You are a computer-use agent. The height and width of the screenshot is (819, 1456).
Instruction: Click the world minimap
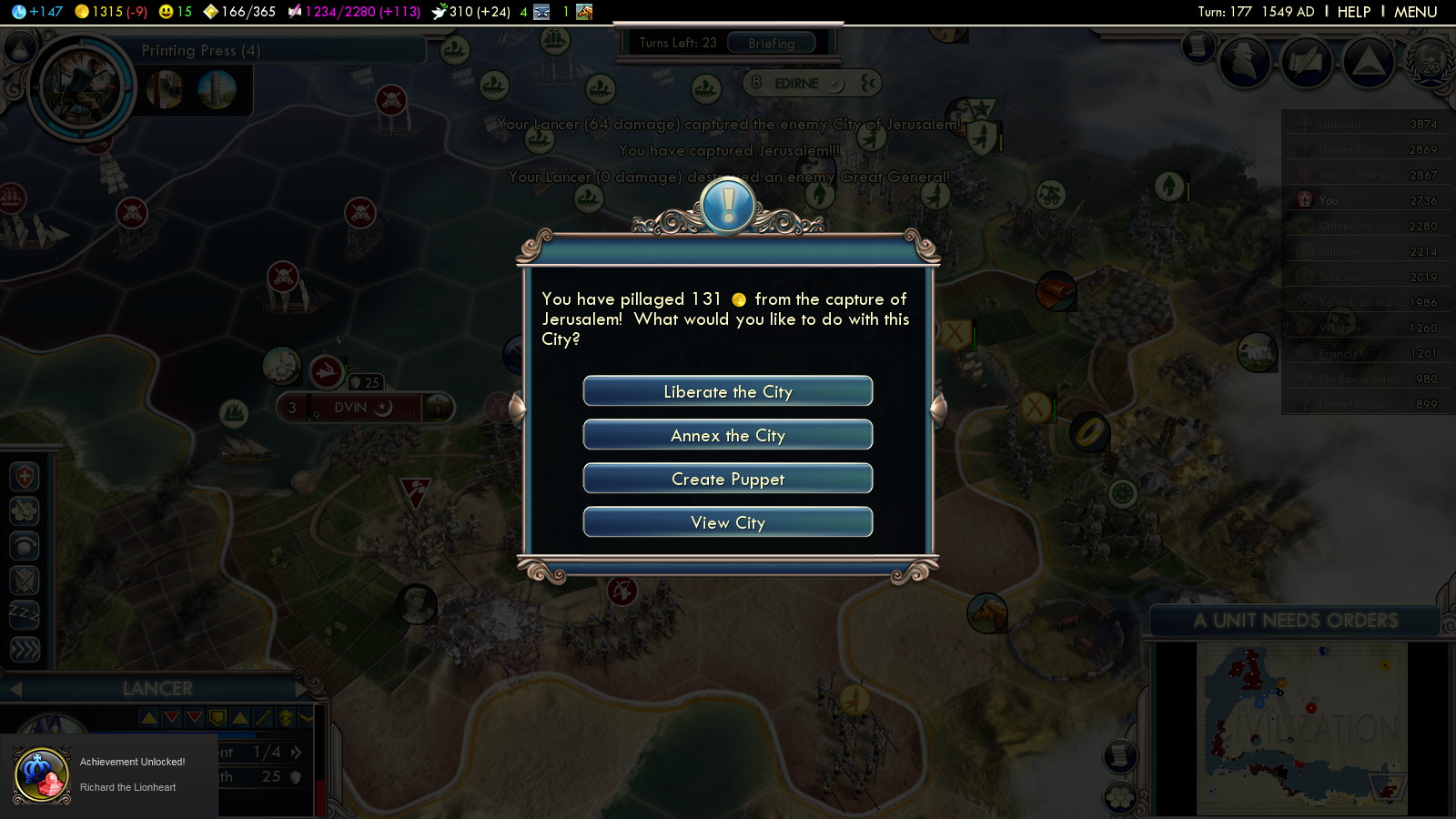pos(1301,728)
